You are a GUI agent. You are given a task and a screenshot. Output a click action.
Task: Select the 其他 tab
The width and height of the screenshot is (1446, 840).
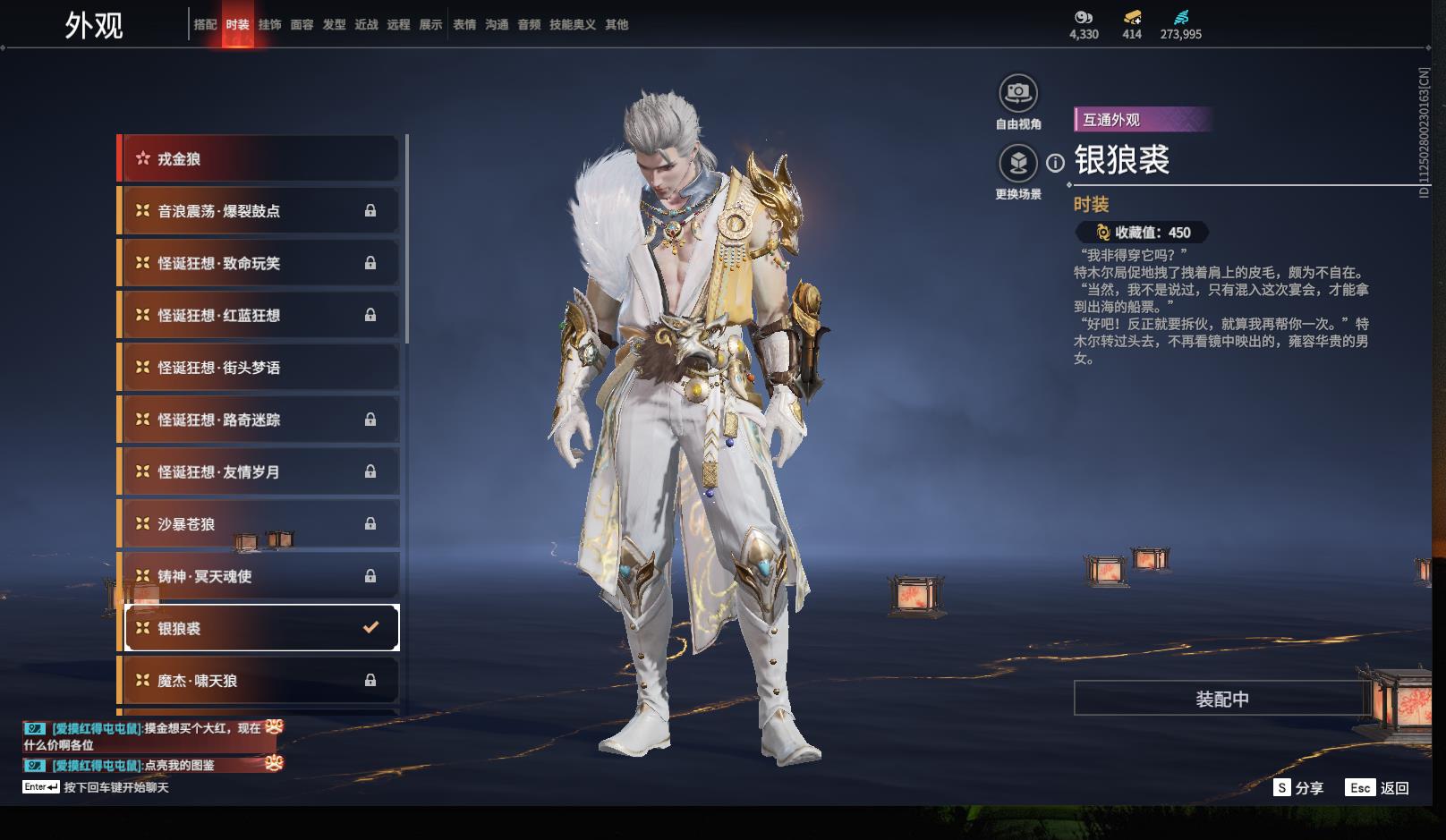tap(617, 25)
